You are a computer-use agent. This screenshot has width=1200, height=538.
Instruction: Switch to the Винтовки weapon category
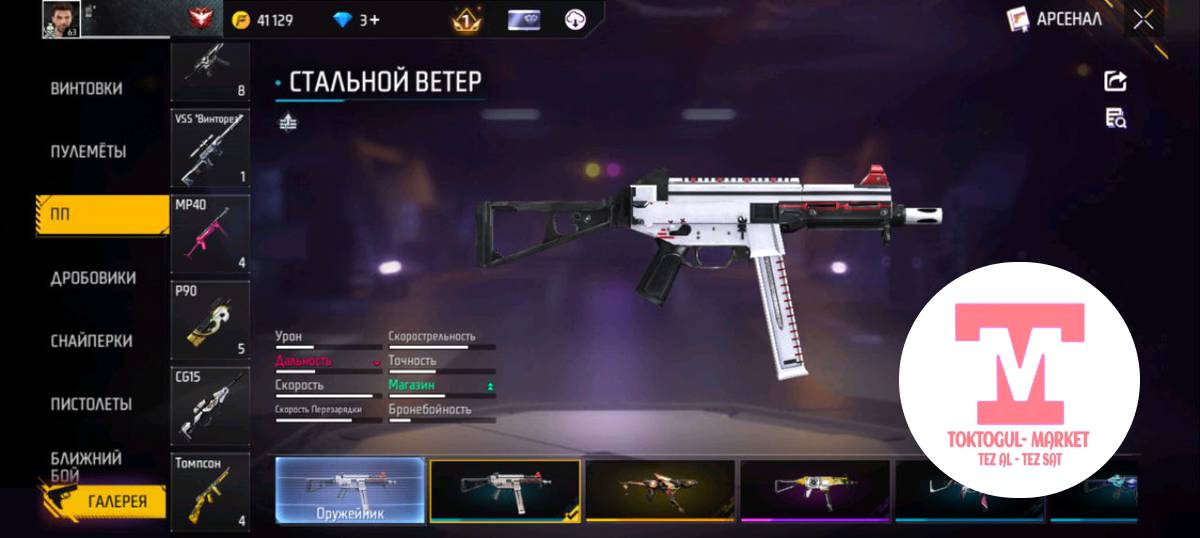(x=87, y=88)
